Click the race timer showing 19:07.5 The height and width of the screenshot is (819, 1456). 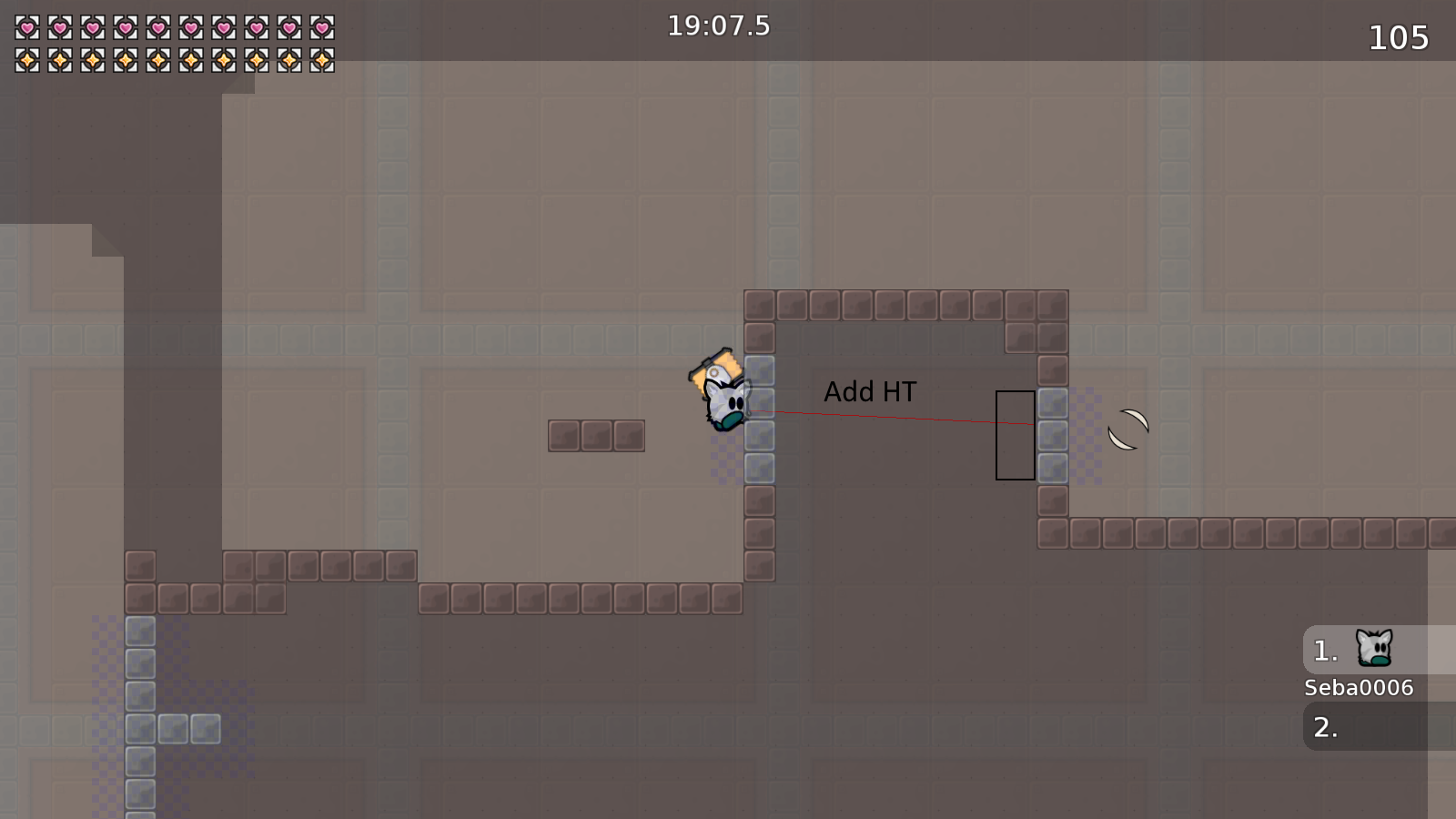[x=716, y=26]
